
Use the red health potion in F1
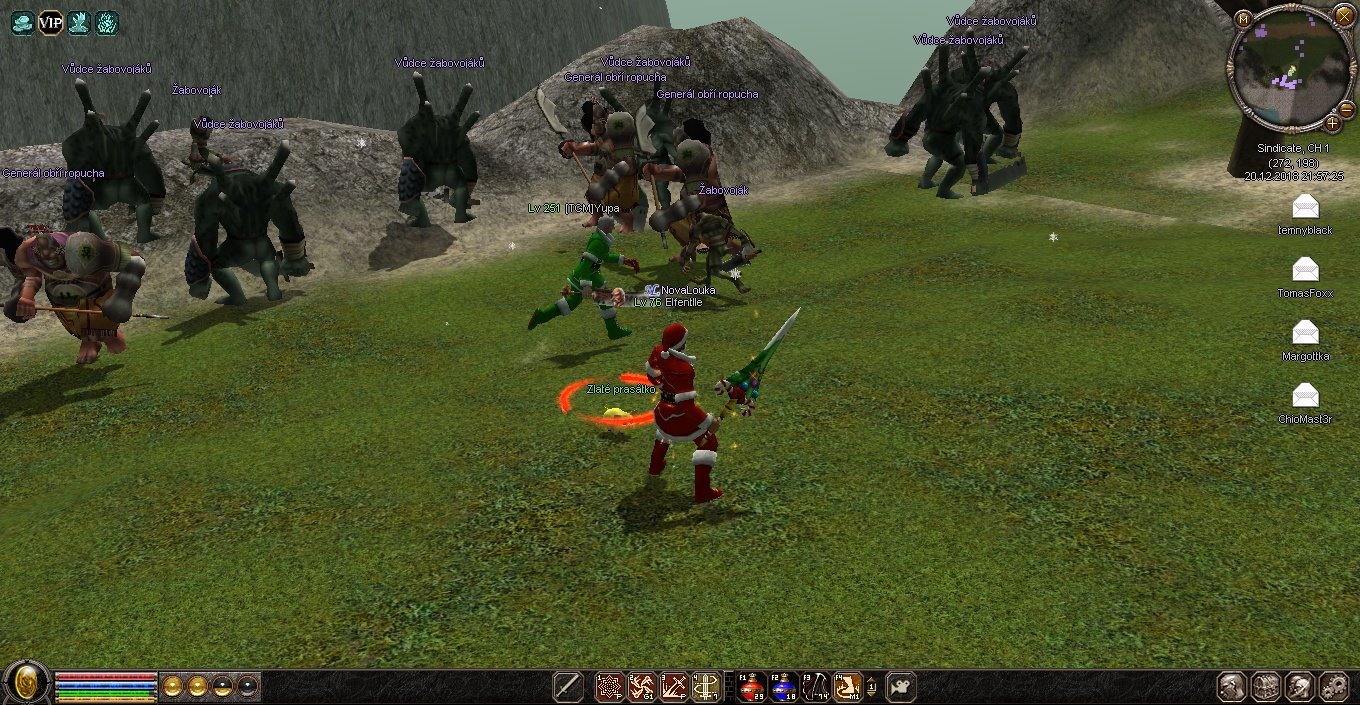coord(752,687)
